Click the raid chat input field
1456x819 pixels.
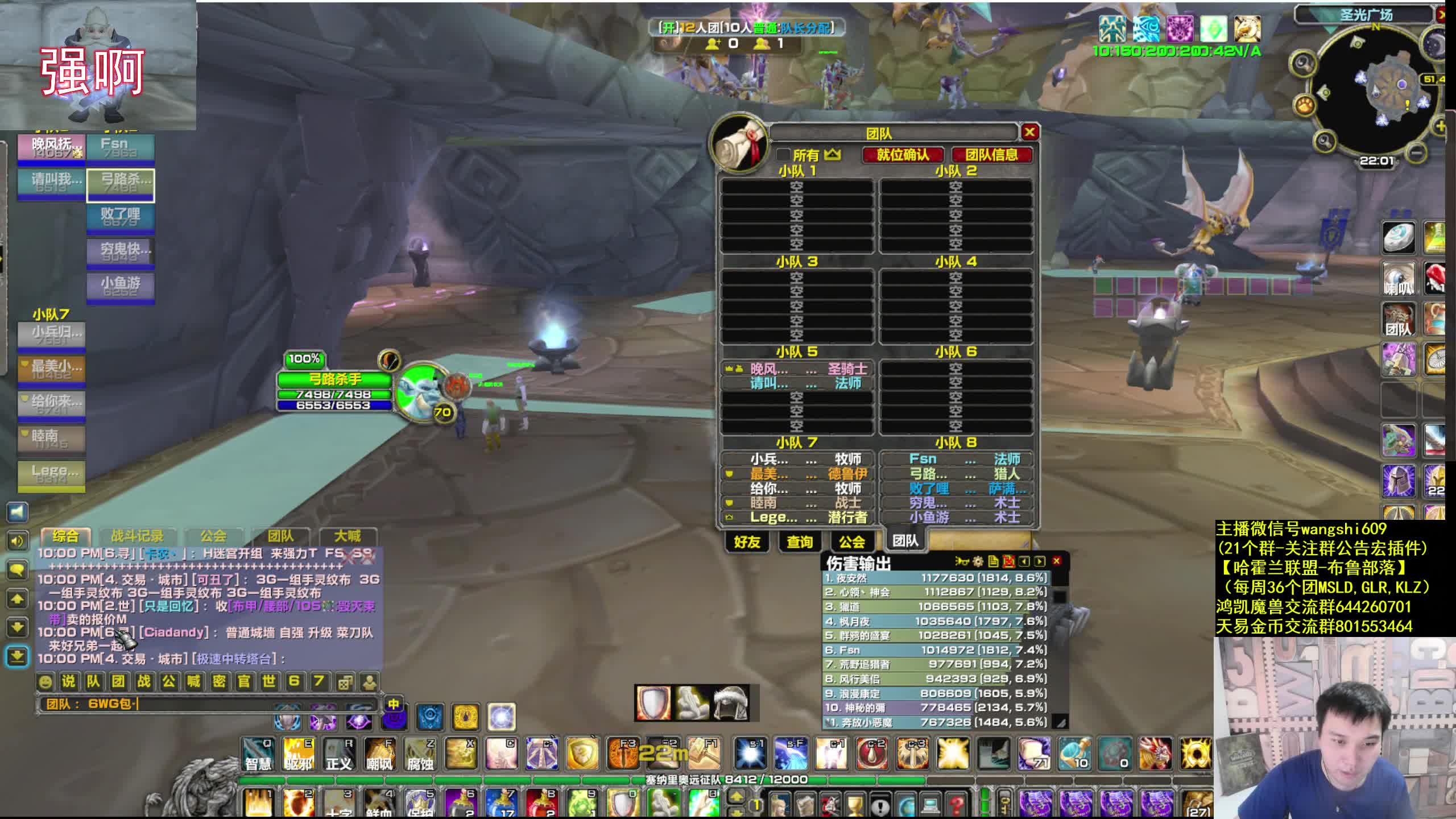click(227, 704)
